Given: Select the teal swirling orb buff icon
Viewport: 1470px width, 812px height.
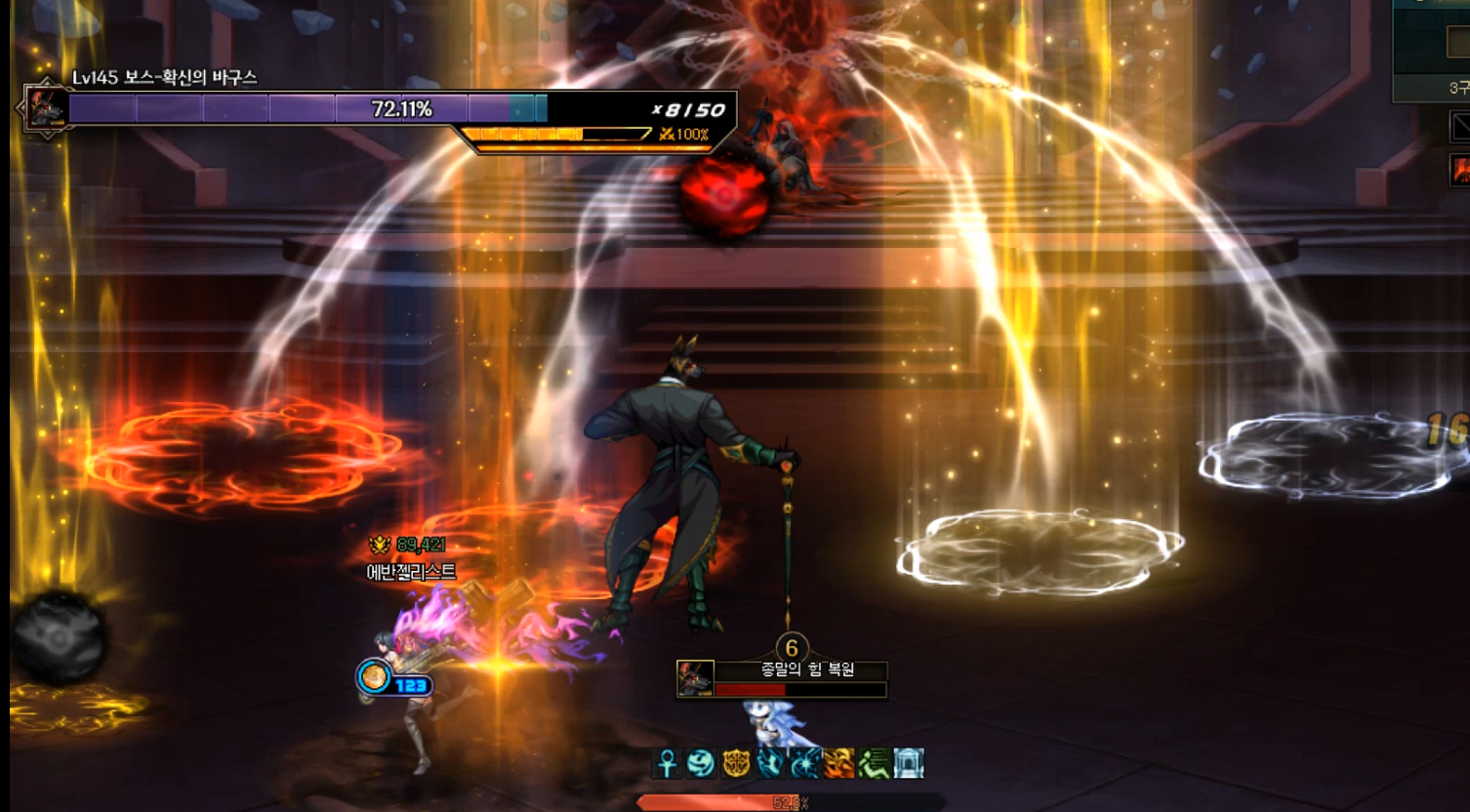Looking at the screenshot, I should (x=701, y=763).
